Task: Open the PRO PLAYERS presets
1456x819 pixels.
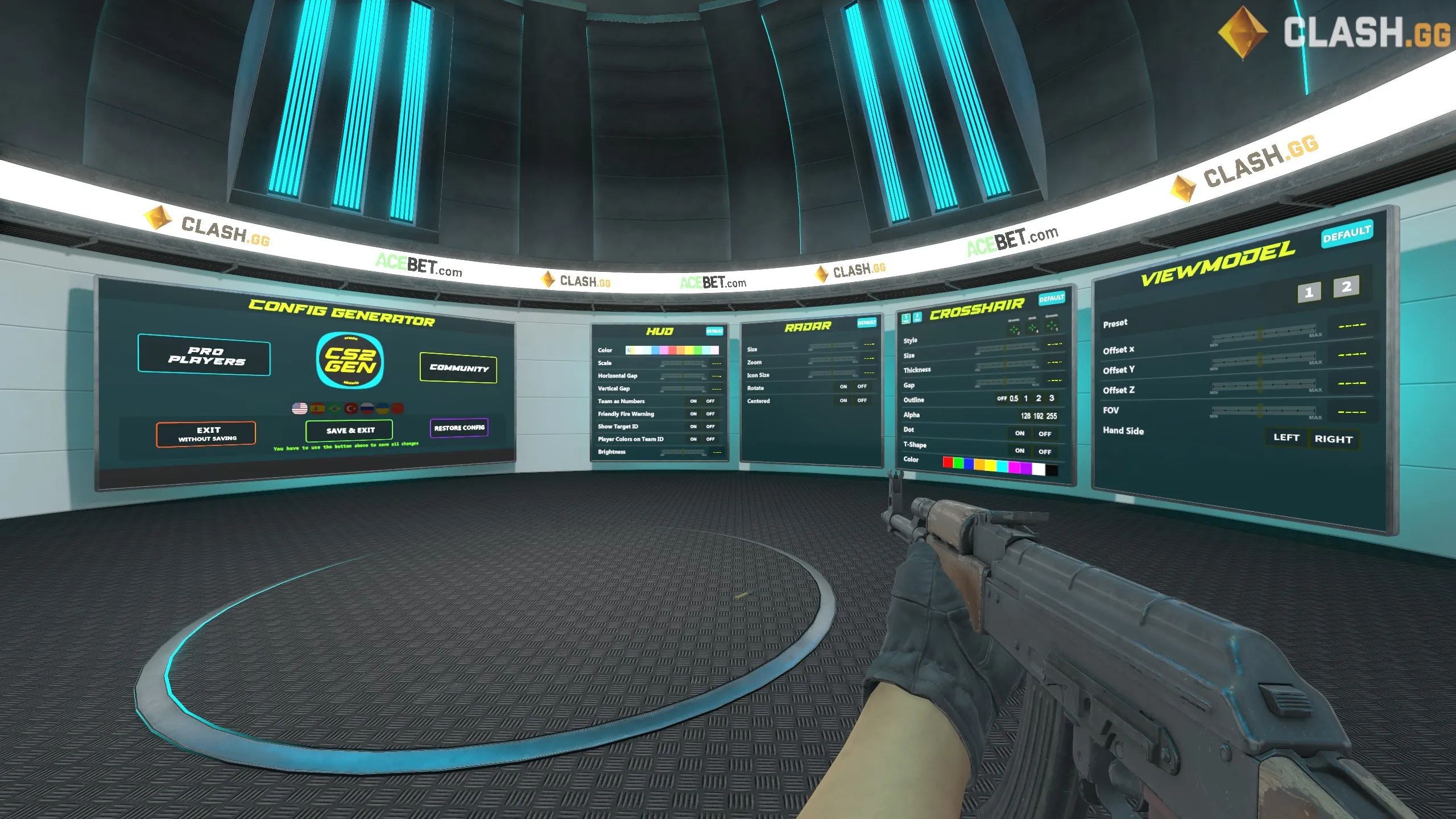Action: pos(205,357)
